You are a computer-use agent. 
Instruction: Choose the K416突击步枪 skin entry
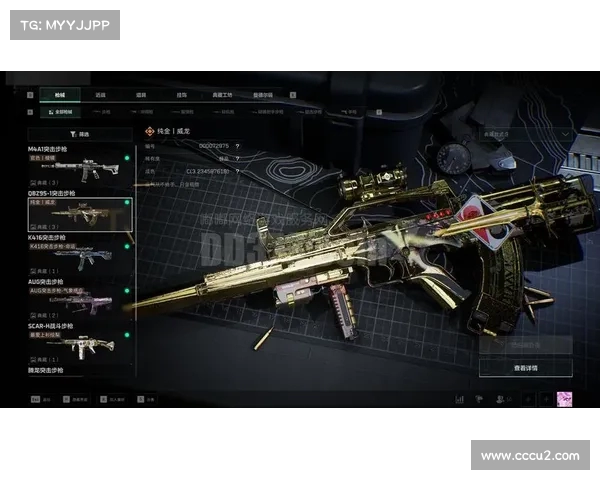[80, 255]
